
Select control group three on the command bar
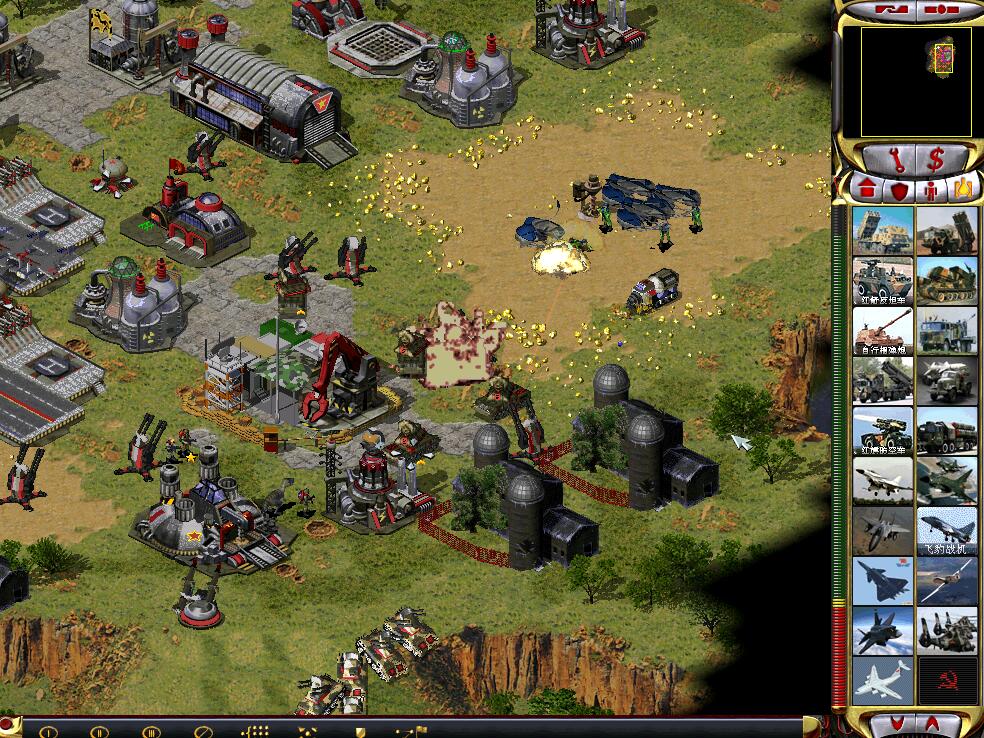tap(151, 730)
